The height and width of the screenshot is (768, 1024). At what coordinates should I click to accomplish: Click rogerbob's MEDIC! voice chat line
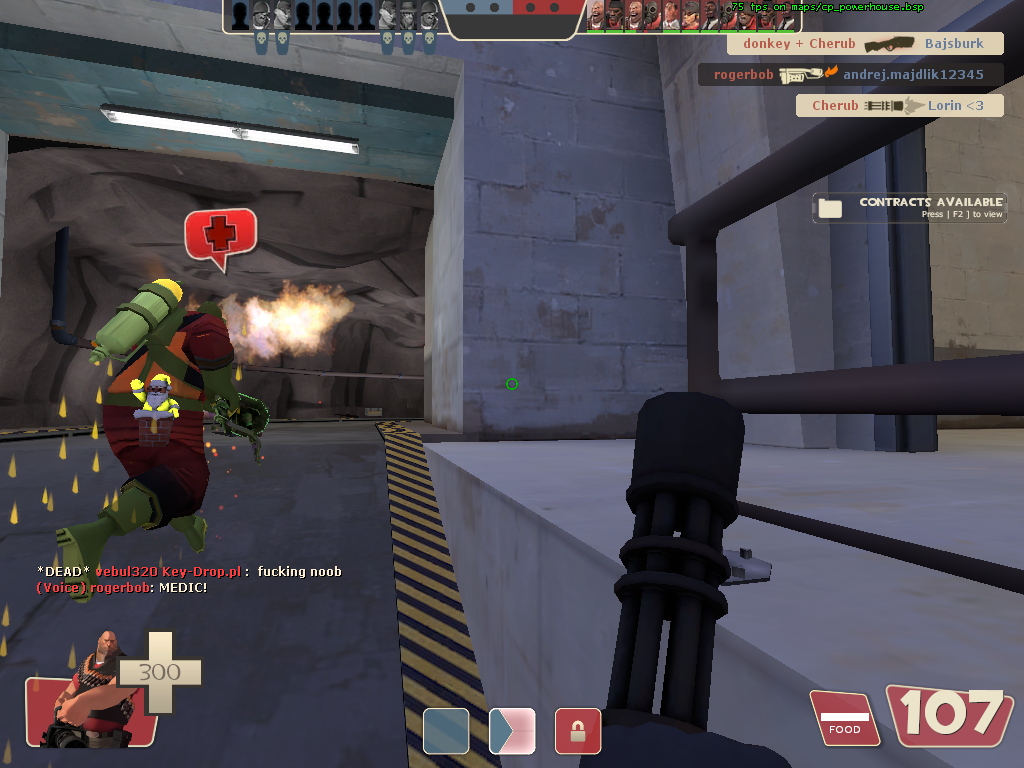pos(122,587)
